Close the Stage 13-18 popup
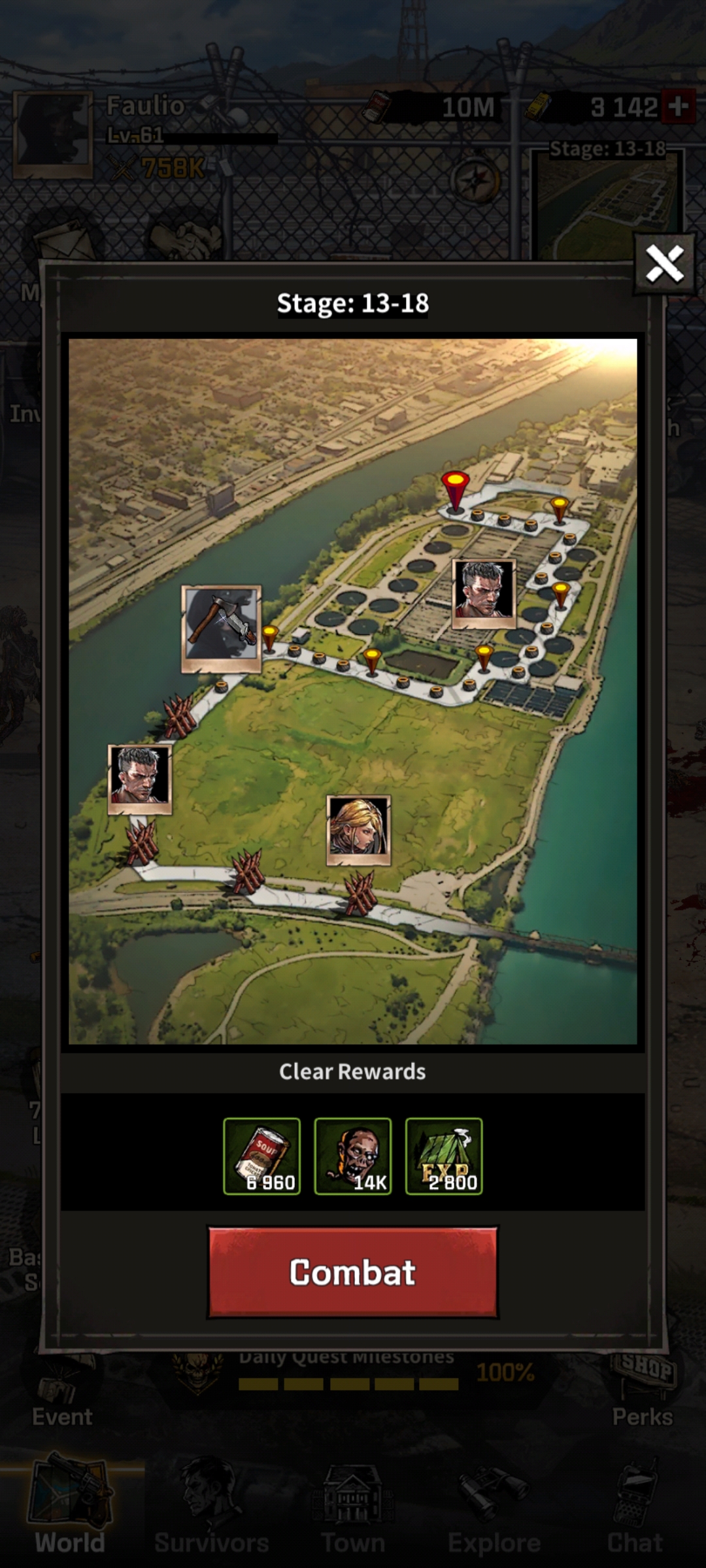Screen dimensions: 706x1568 664,265
